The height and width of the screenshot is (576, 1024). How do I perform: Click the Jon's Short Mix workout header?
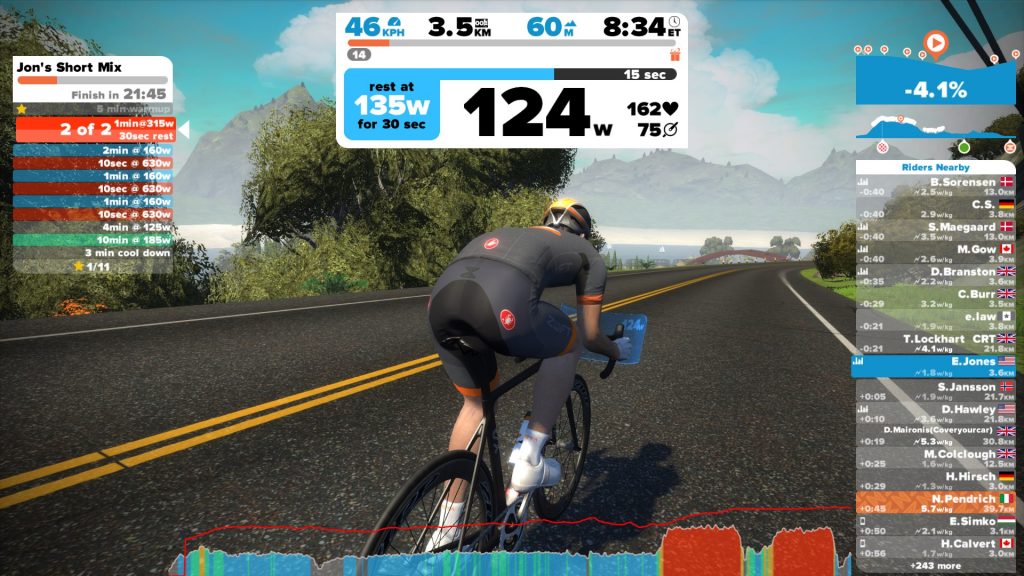pos(92,68)
